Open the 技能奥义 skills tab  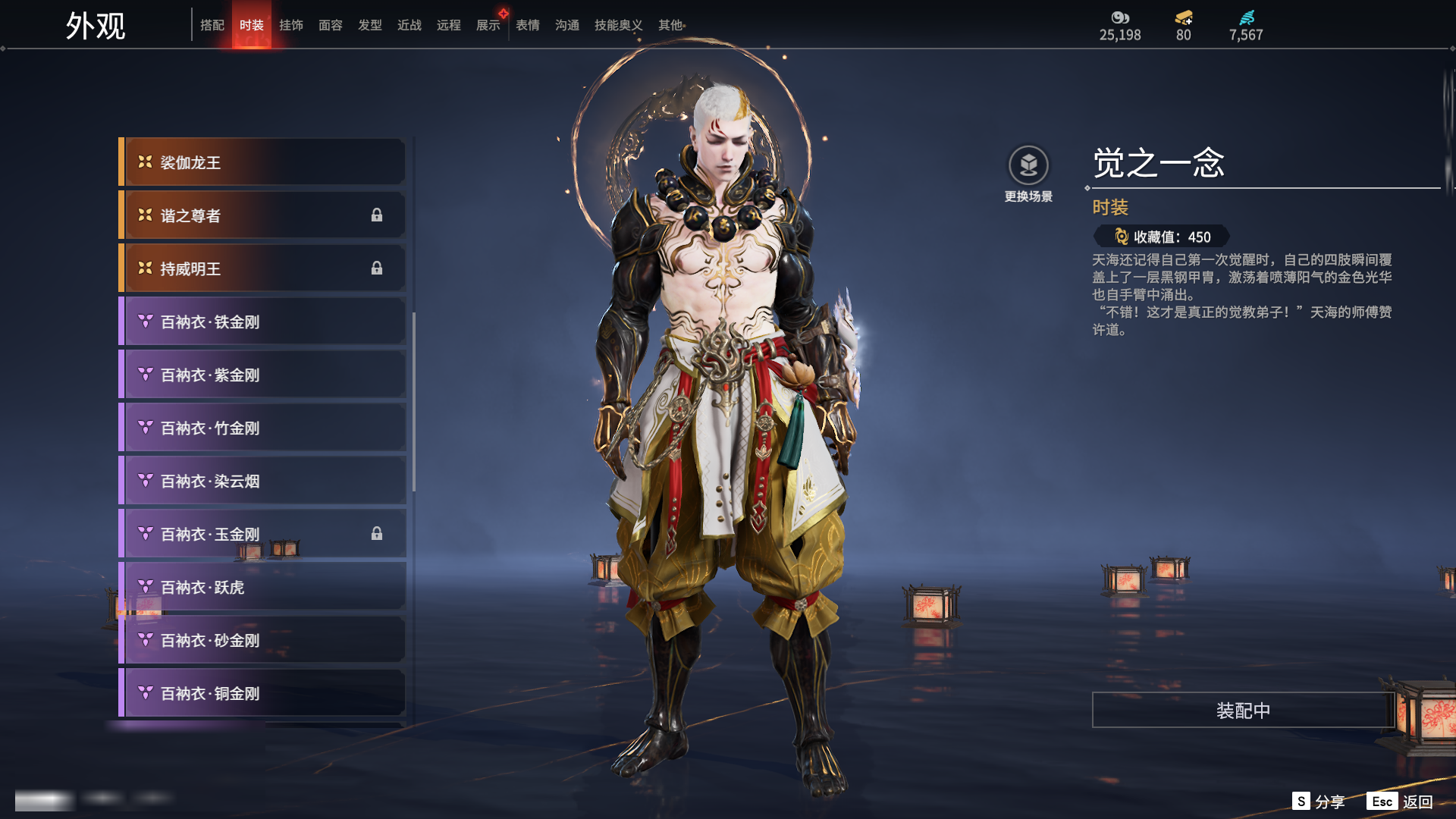click(x=618, y=25)
